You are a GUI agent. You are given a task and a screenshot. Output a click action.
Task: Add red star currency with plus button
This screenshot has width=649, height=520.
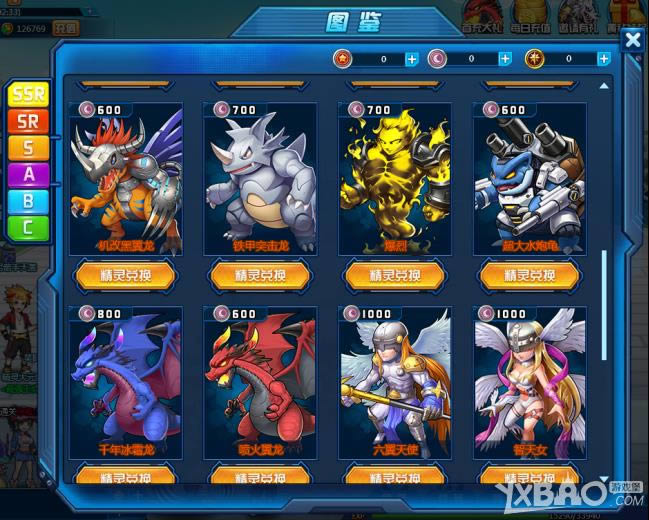412,59
